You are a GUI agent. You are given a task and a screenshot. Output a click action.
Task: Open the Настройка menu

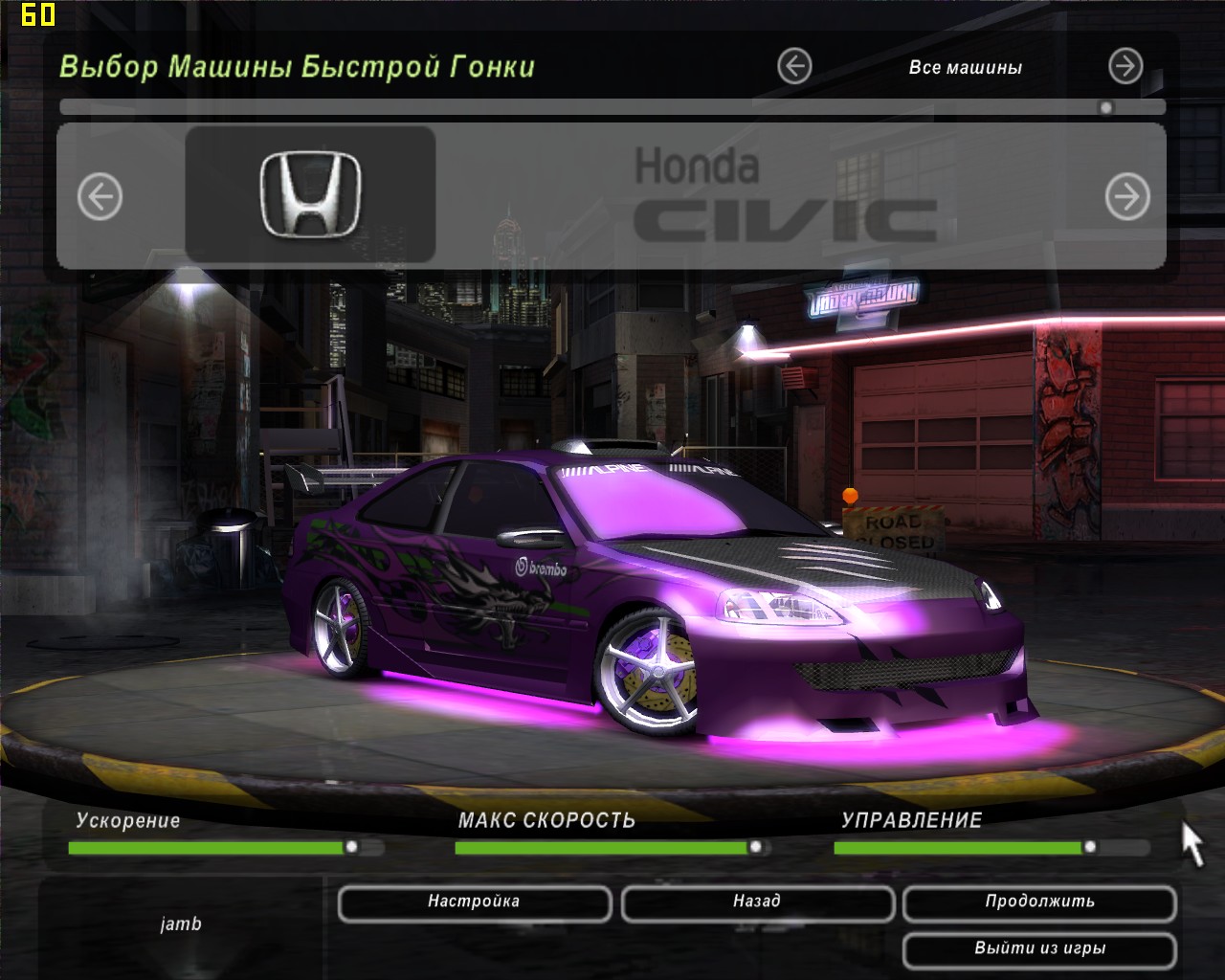coord(474,902)
